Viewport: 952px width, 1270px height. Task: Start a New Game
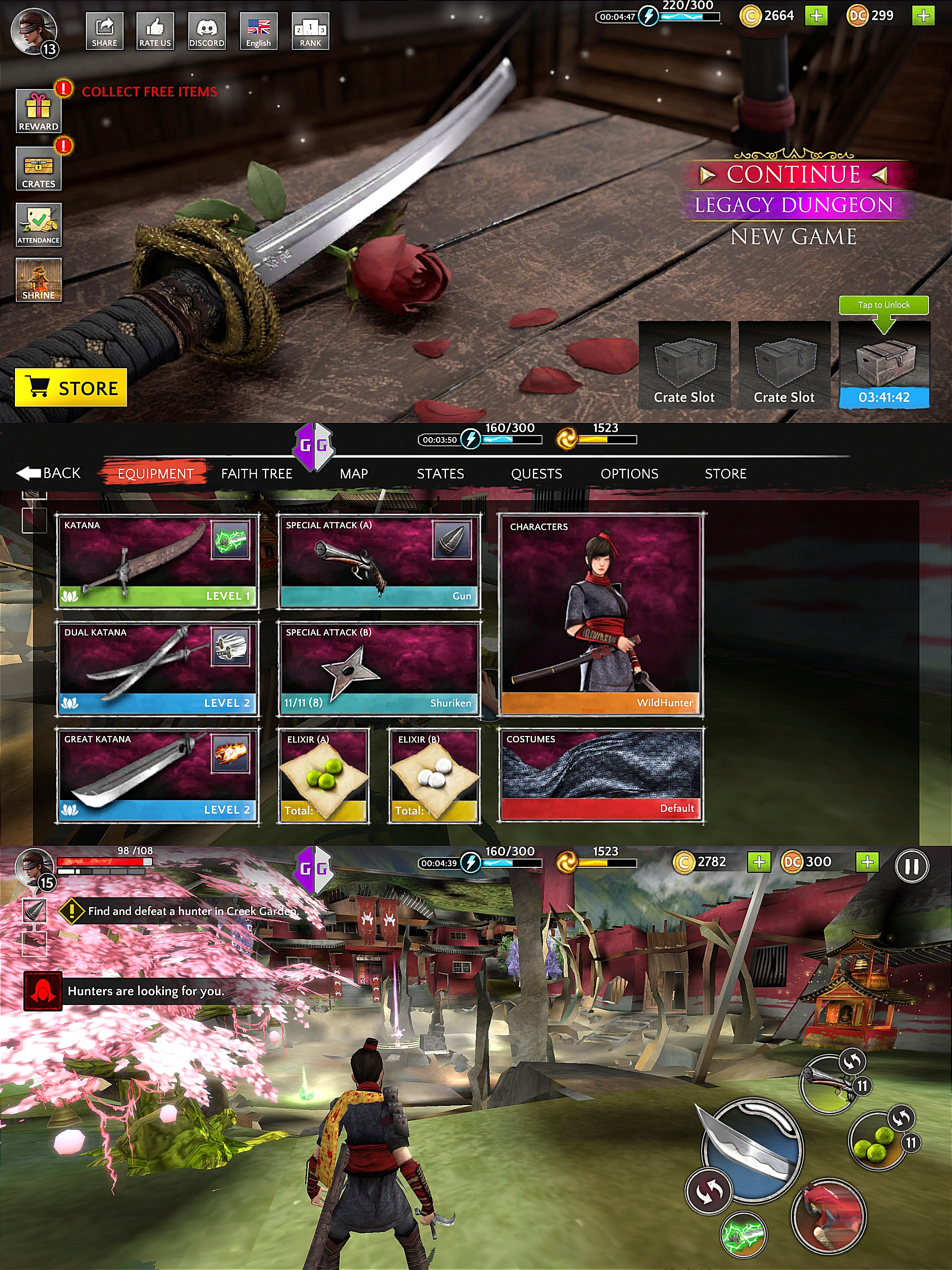[793, 236]
